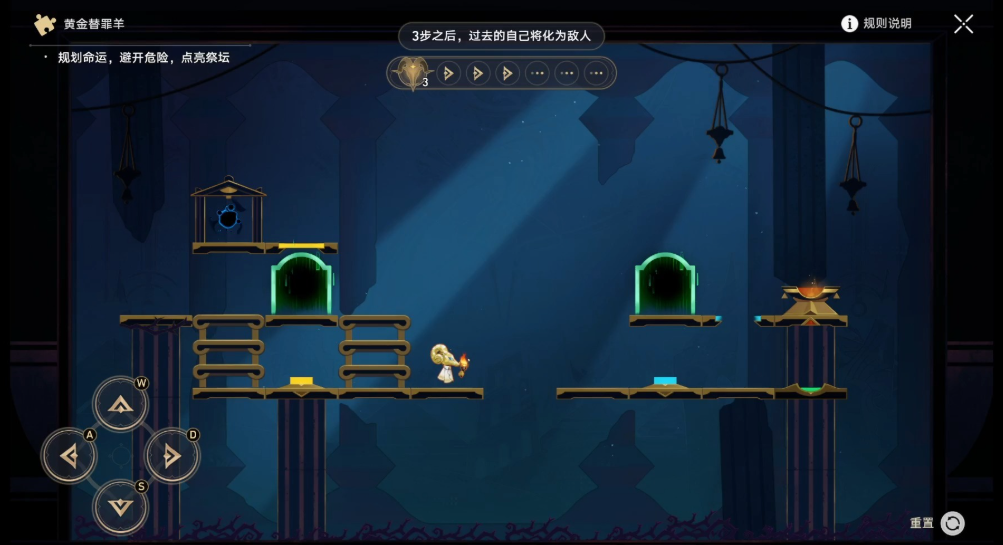
Task: Move up with the W arrow button
Action: pos(120,404)
